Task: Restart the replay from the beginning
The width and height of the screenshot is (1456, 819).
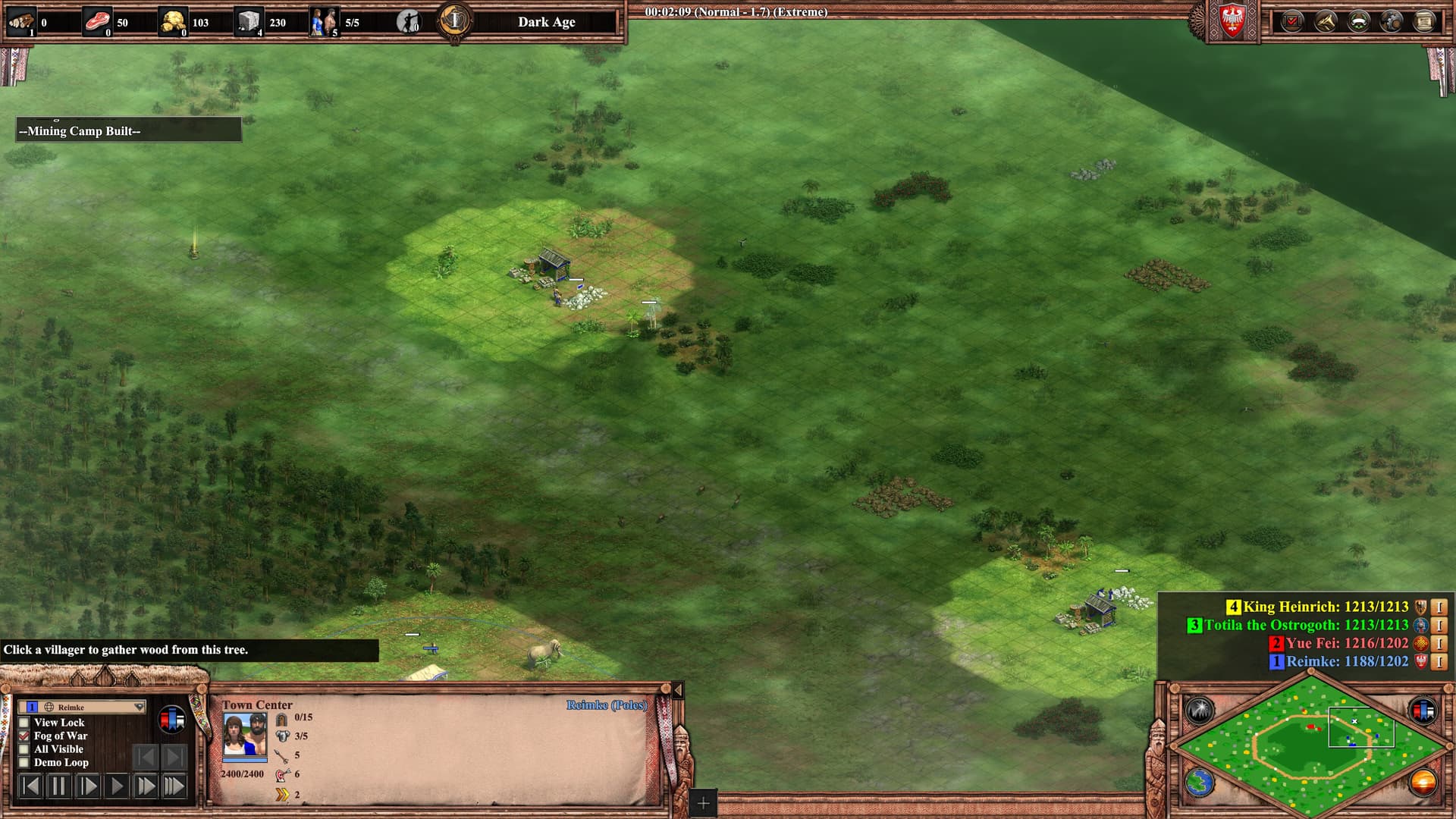Action: point(30,786)
